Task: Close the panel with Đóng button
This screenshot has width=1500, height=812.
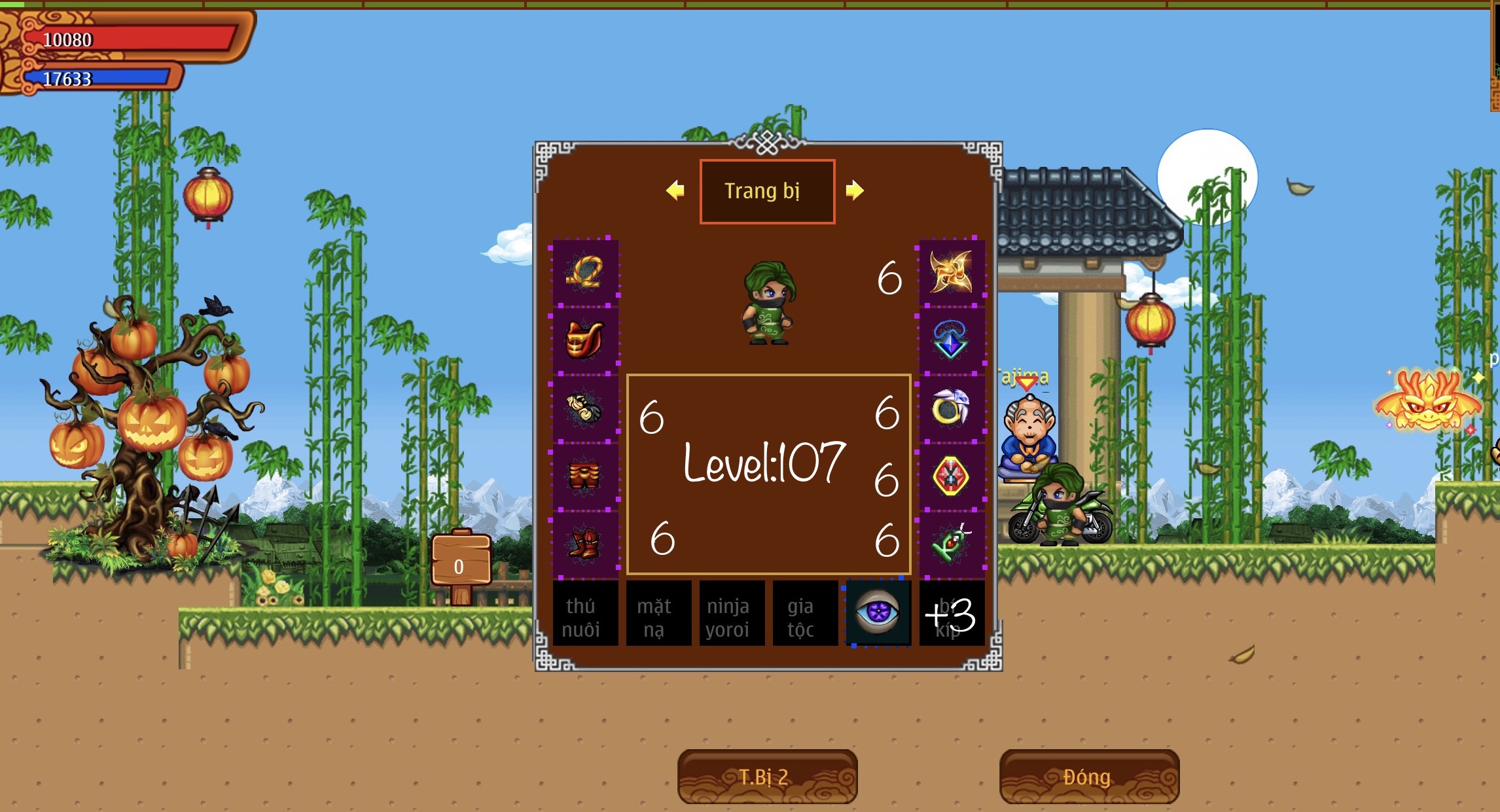Action: pos(1089,777)
